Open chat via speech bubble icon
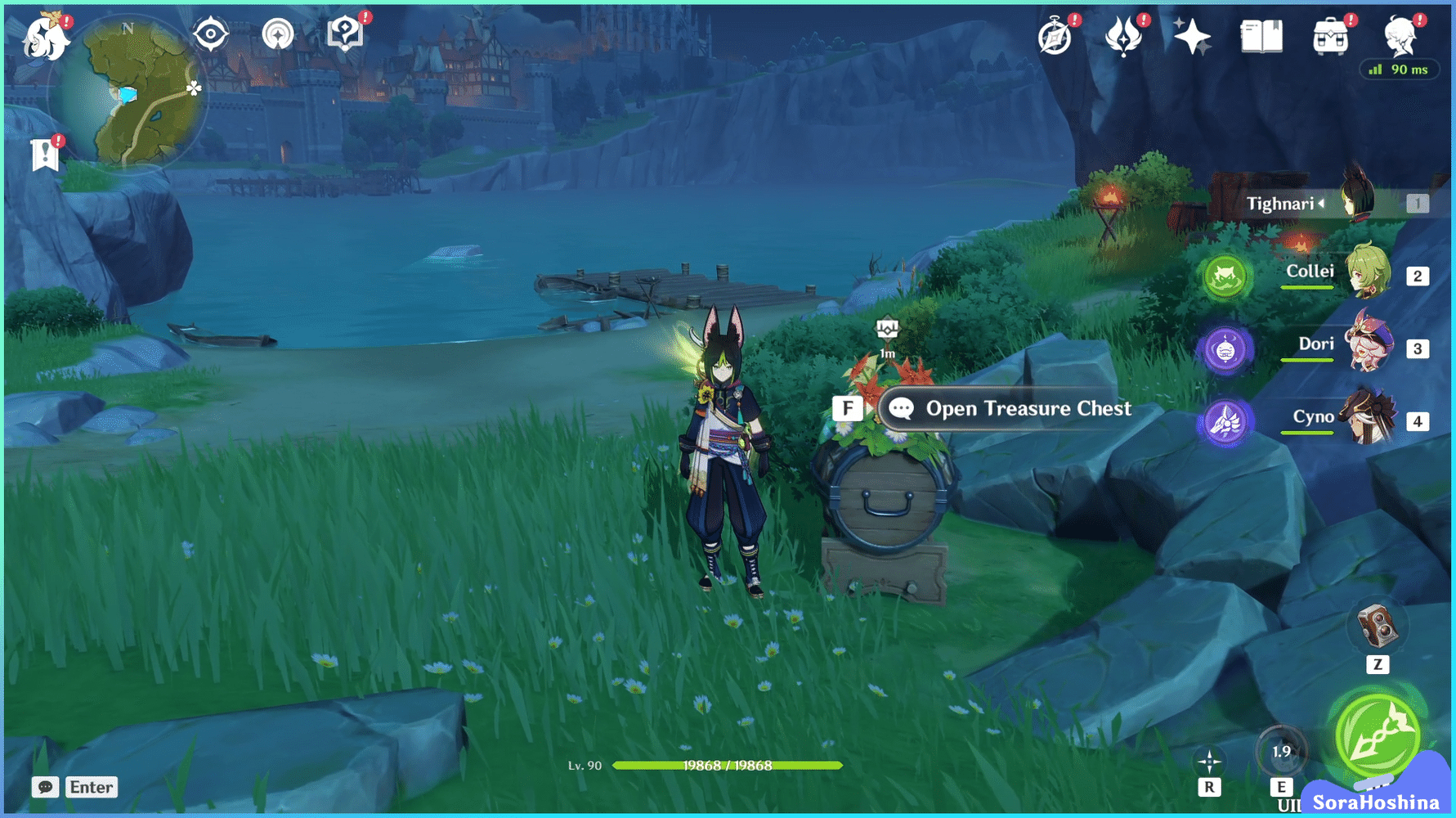 point(45,787)
